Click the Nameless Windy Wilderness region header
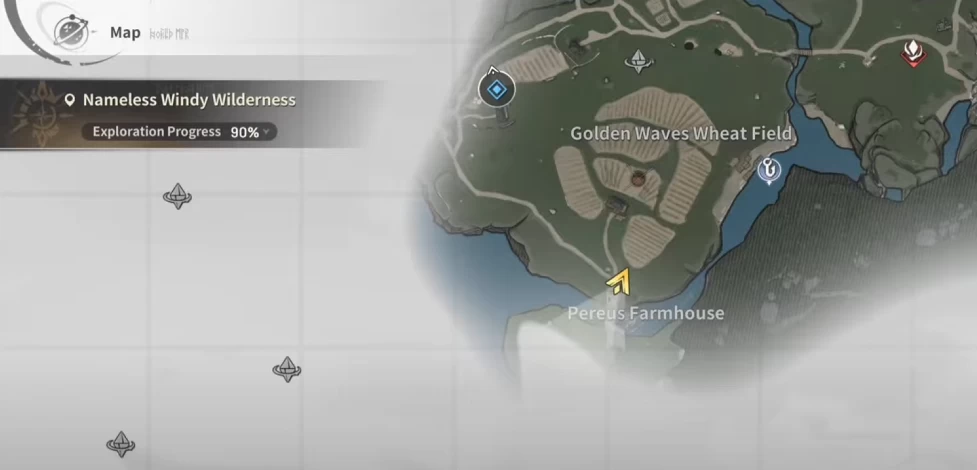 coord(188,100)
